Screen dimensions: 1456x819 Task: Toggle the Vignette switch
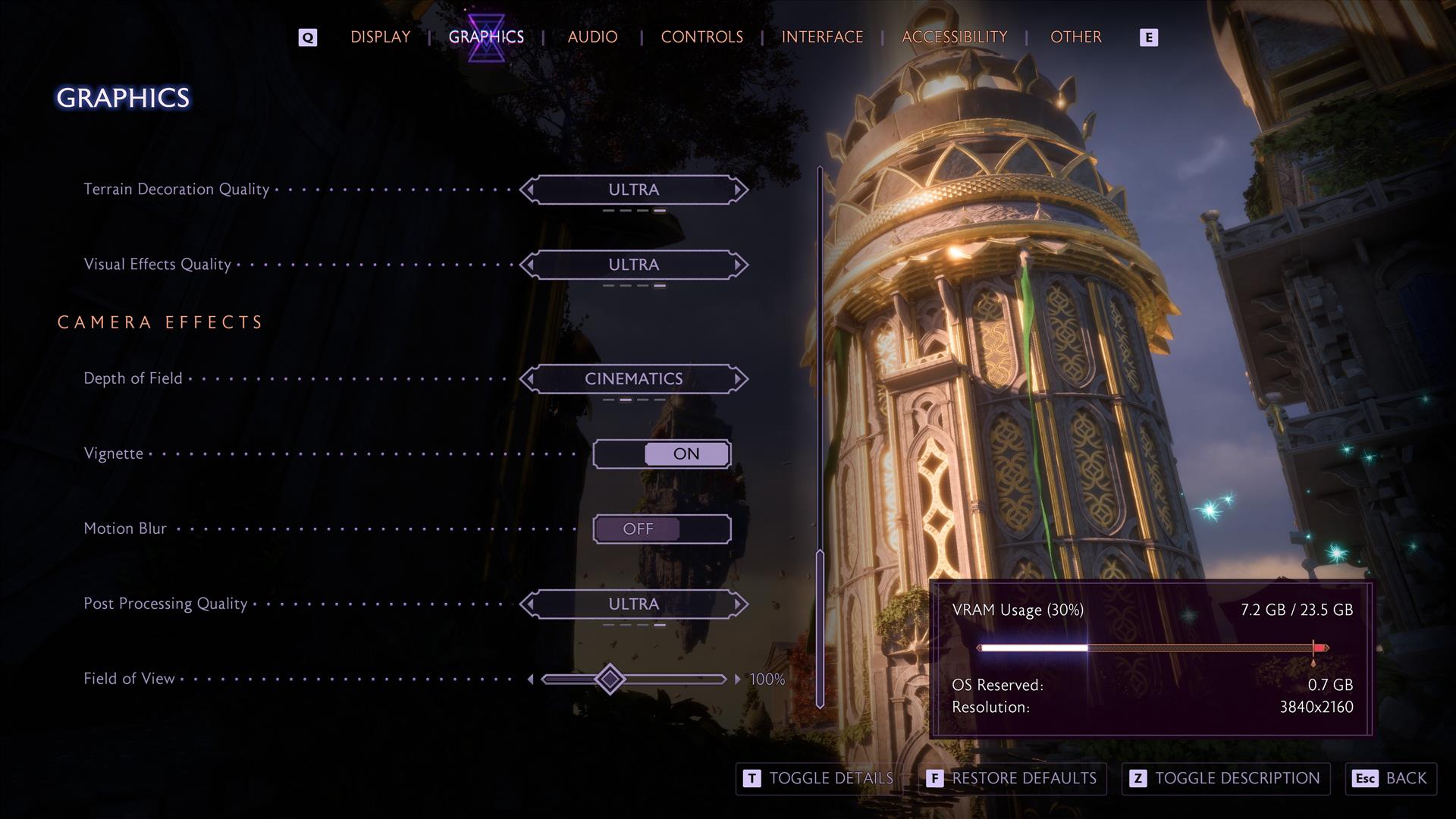pos(661,453)
